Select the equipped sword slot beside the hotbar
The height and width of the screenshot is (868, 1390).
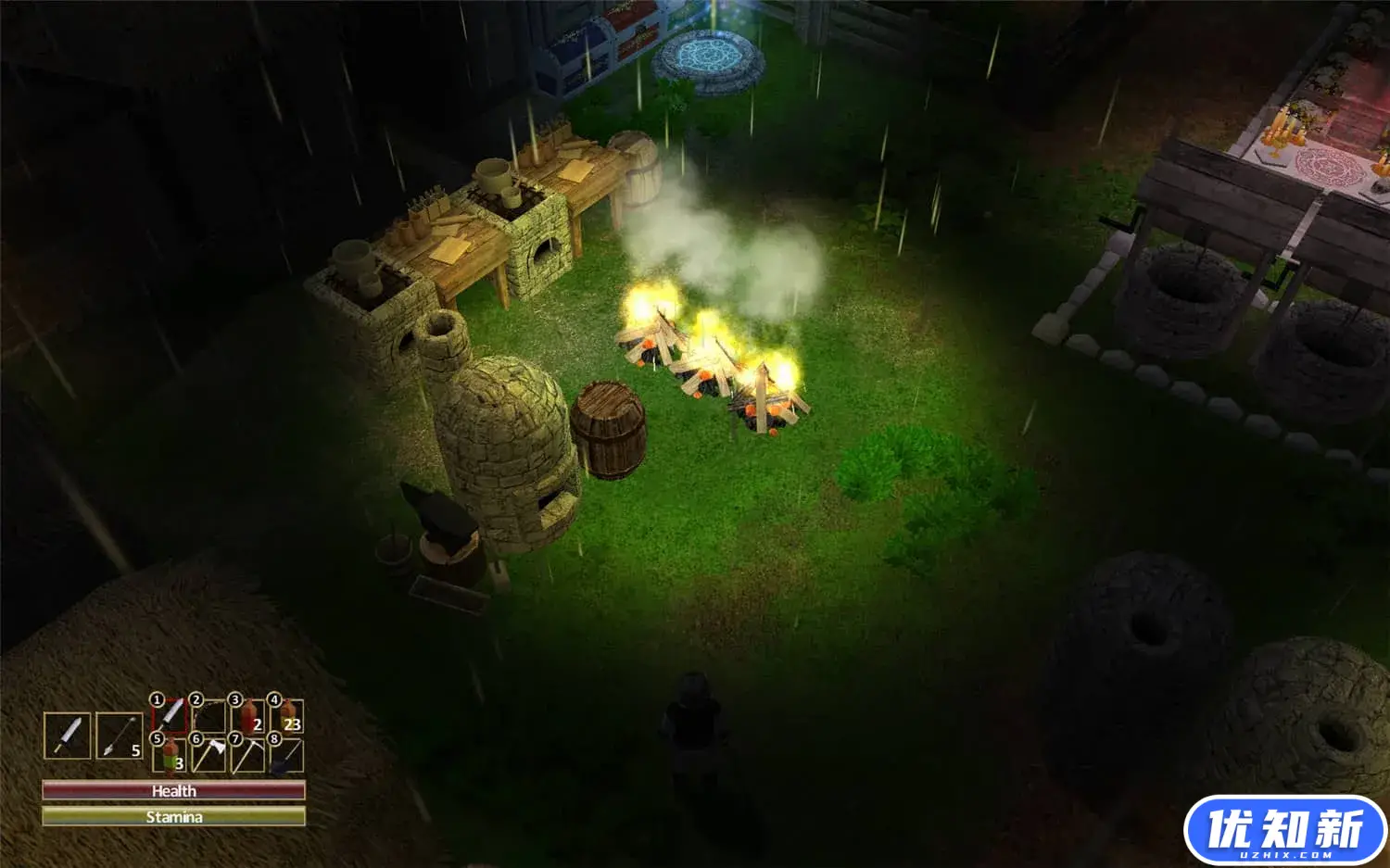[68, 736]
